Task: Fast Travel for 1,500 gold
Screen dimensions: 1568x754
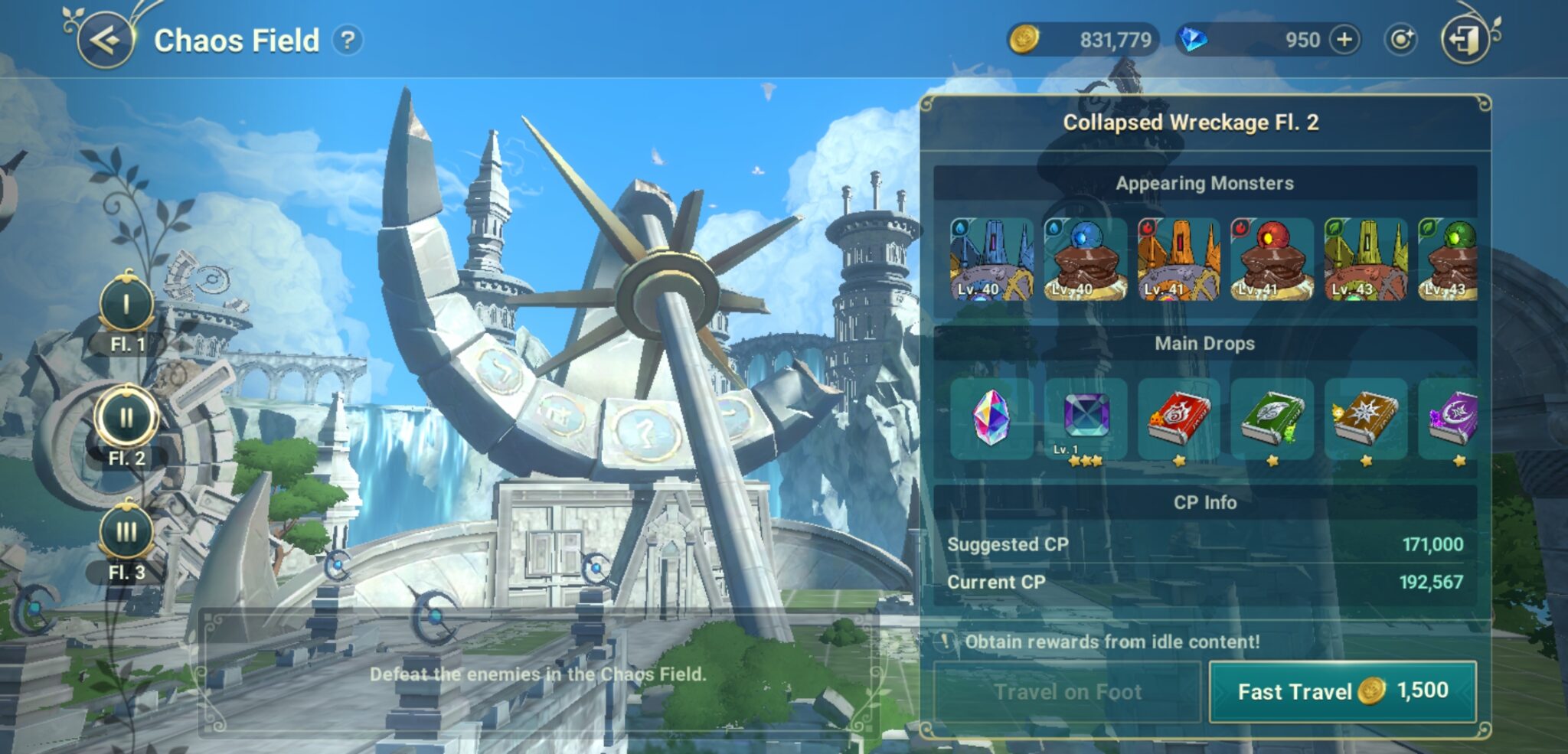Action: point(1342,691)
